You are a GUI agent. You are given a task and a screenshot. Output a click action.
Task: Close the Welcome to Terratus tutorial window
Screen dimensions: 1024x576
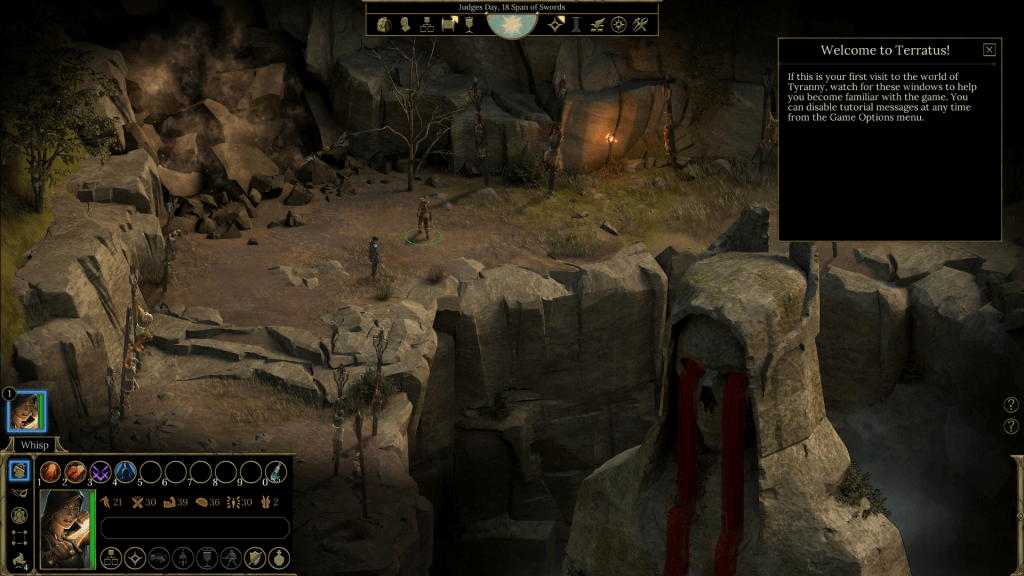coord(989,50)
